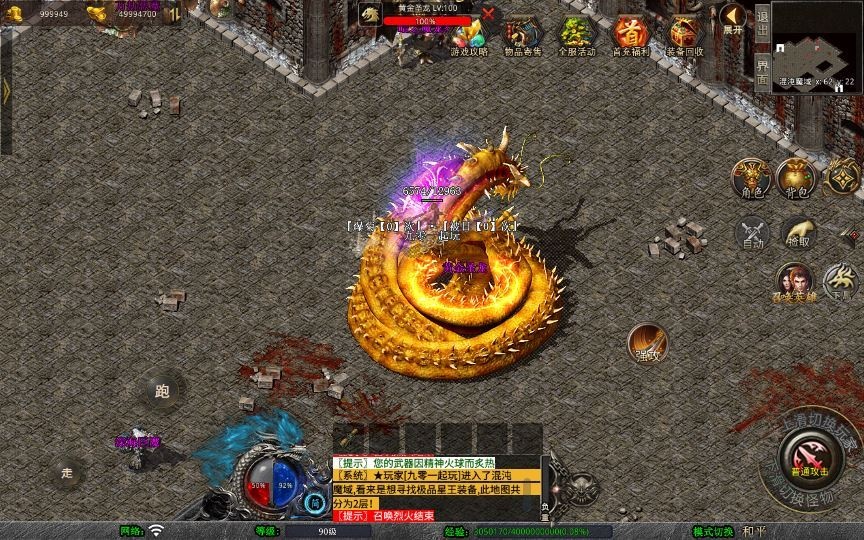Viewport: 864px width, 540px height.
Task: Switch to 跑 run mode
Action: coord(163,389)
